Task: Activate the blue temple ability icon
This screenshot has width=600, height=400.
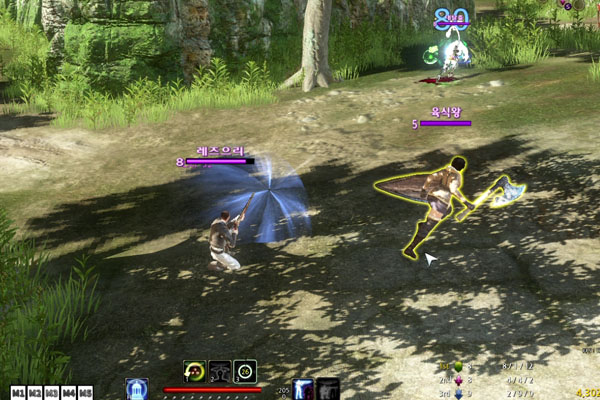Action: point(137,389)
